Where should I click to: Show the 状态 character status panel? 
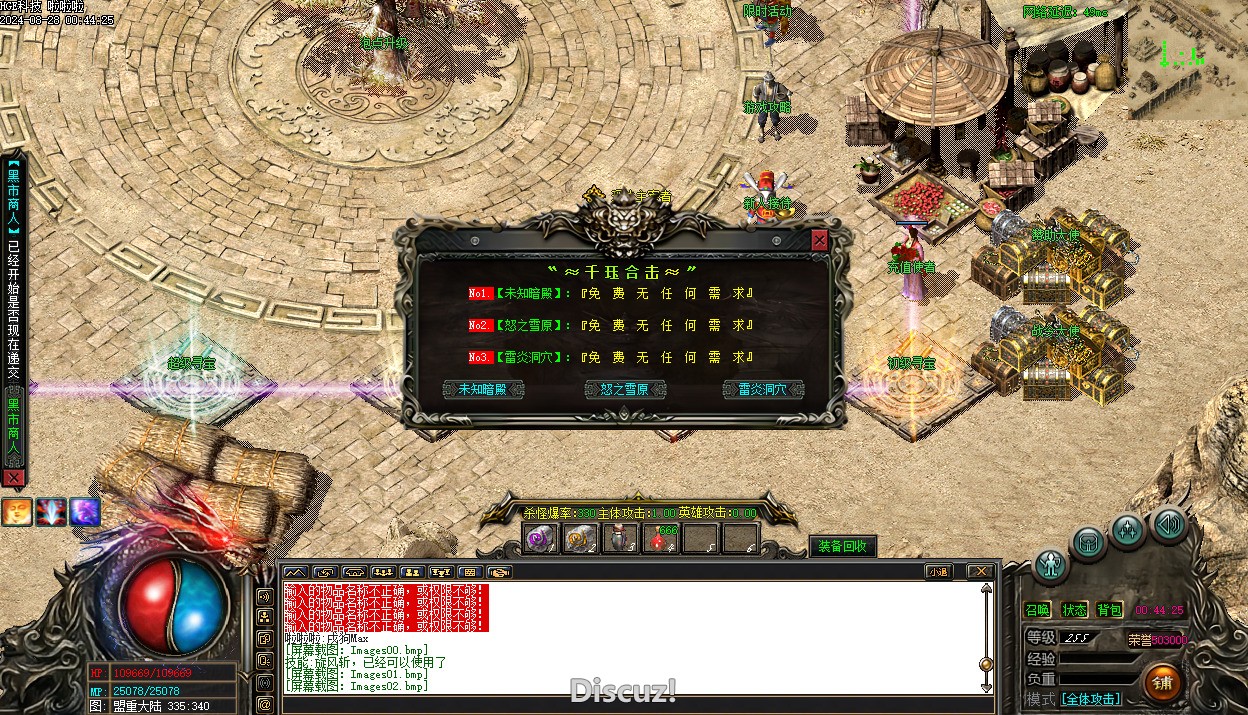tap(1074, 610)
